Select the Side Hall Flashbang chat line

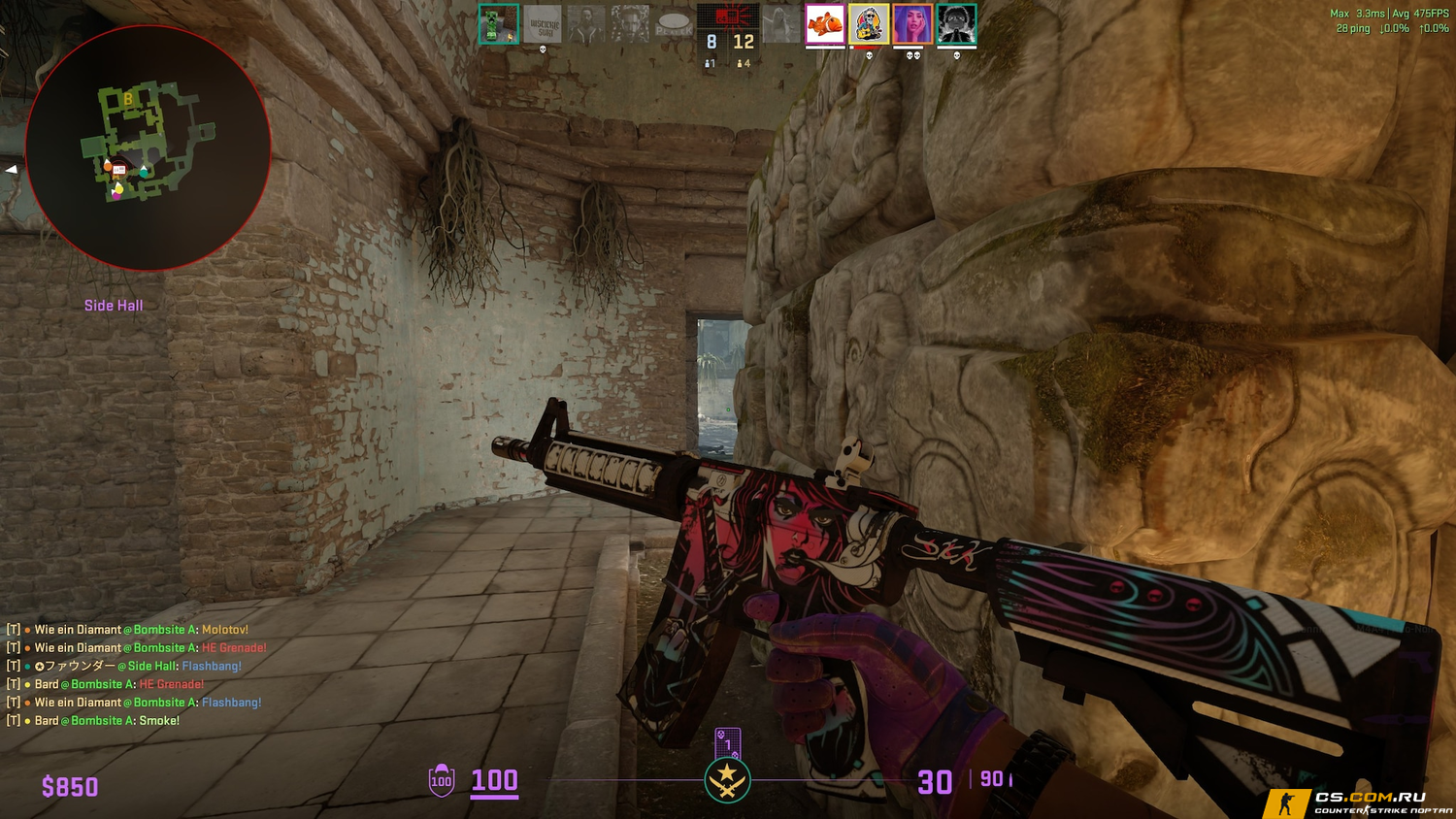(x=138, y=666)
